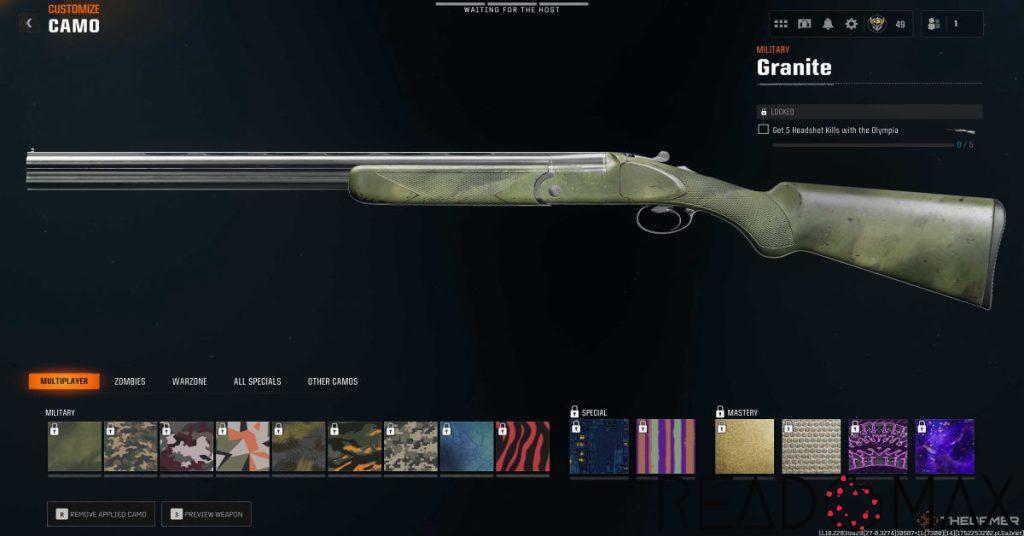Viewport: 1024px width, 536px height.
Task: Select the Gold mastery camo
Action: click(745, 447)
